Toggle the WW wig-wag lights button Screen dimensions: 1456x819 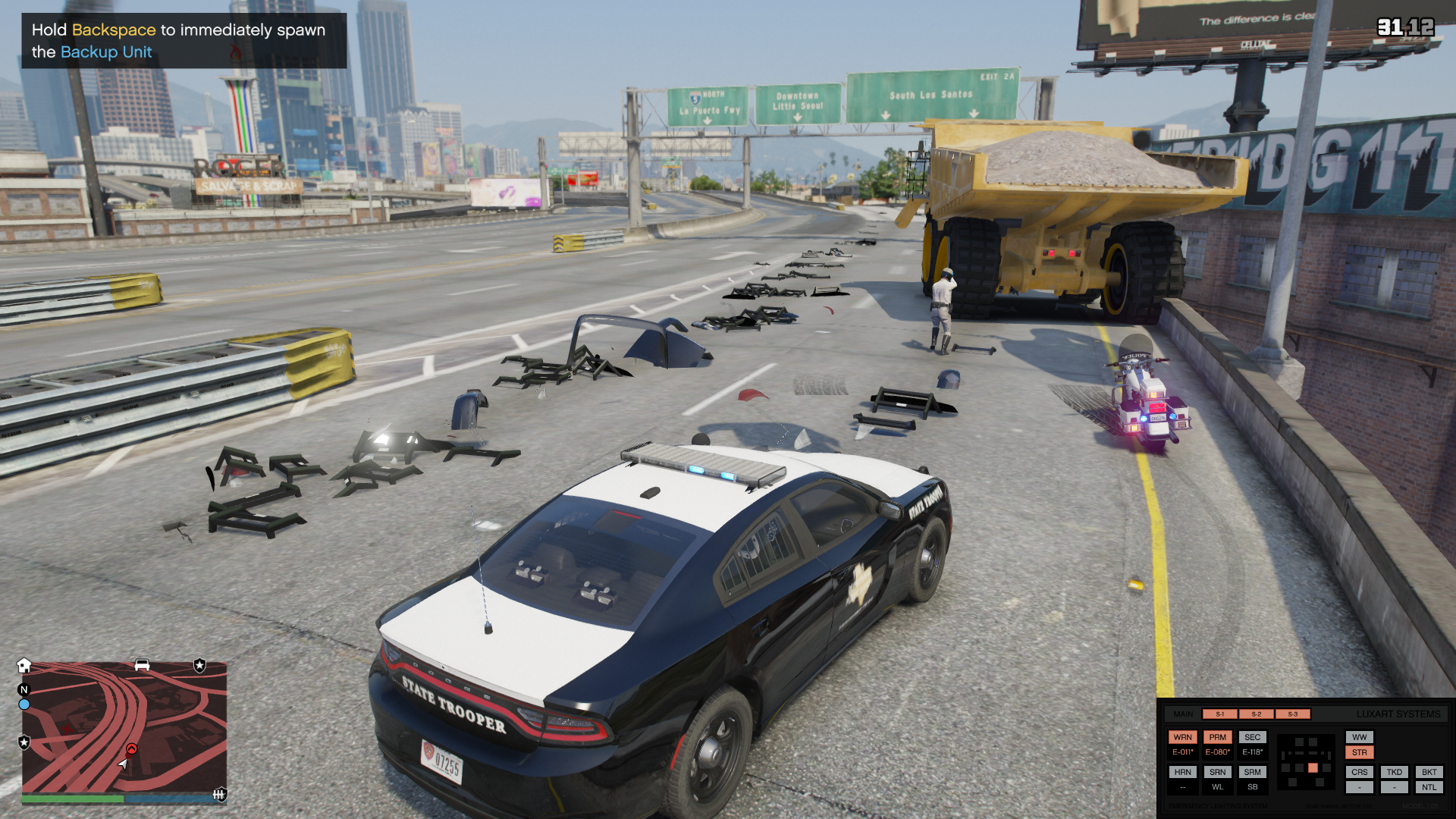1359,737
